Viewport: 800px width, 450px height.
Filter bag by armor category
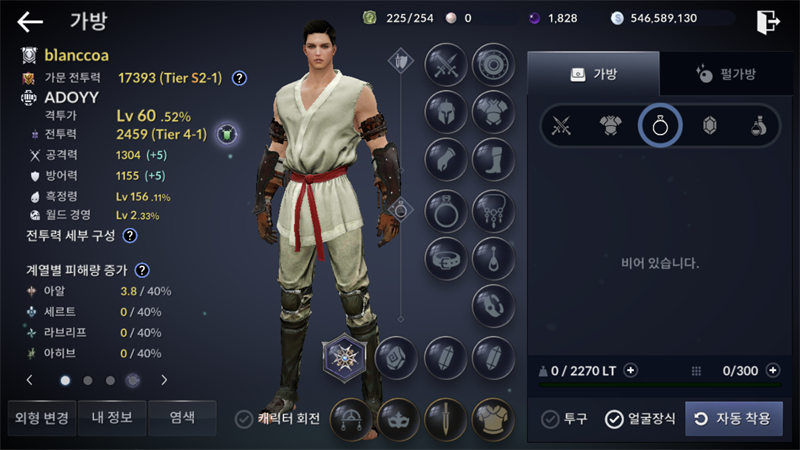point(611,126)
